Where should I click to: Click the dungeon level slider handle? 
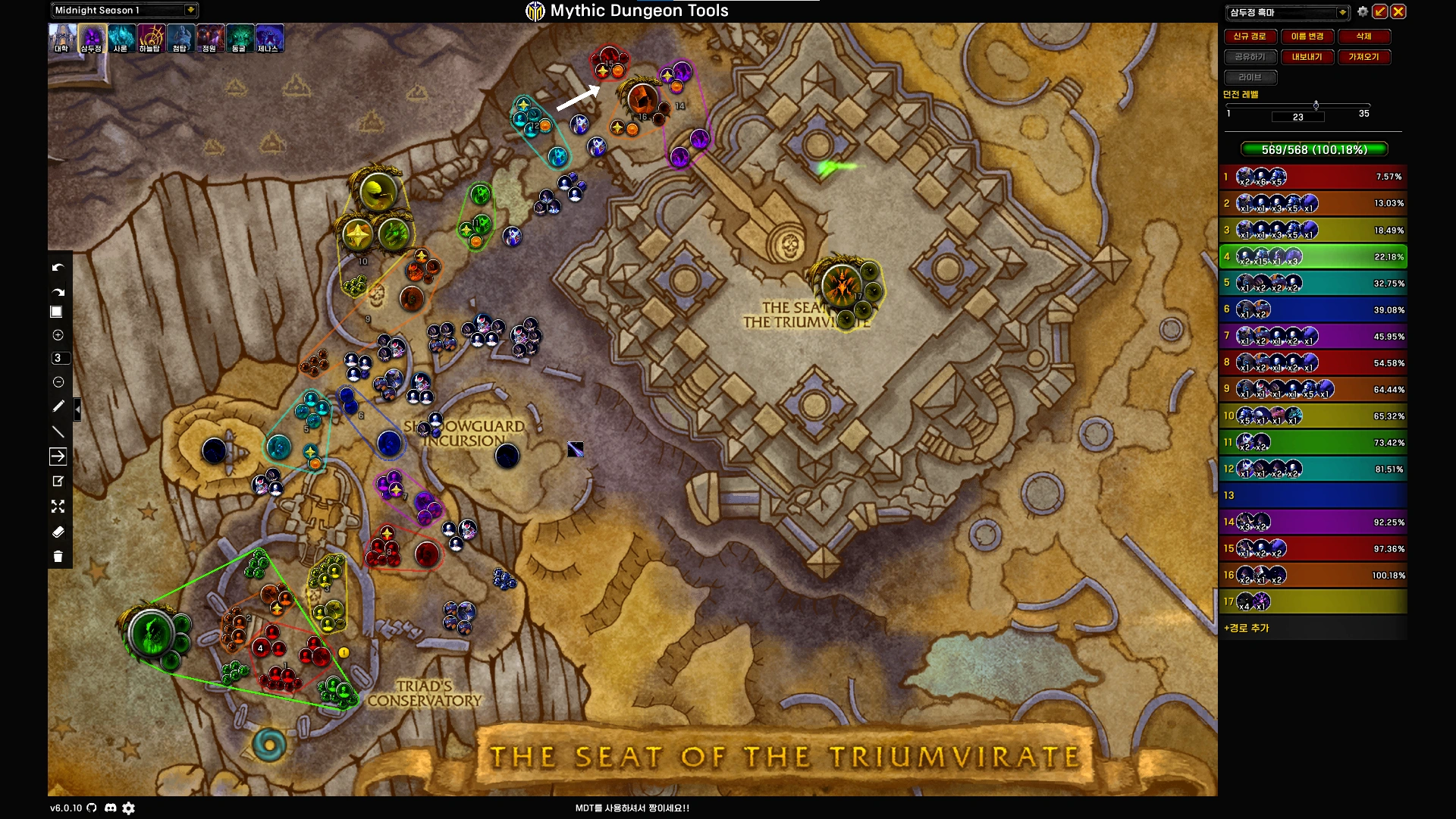(1316, 105)
